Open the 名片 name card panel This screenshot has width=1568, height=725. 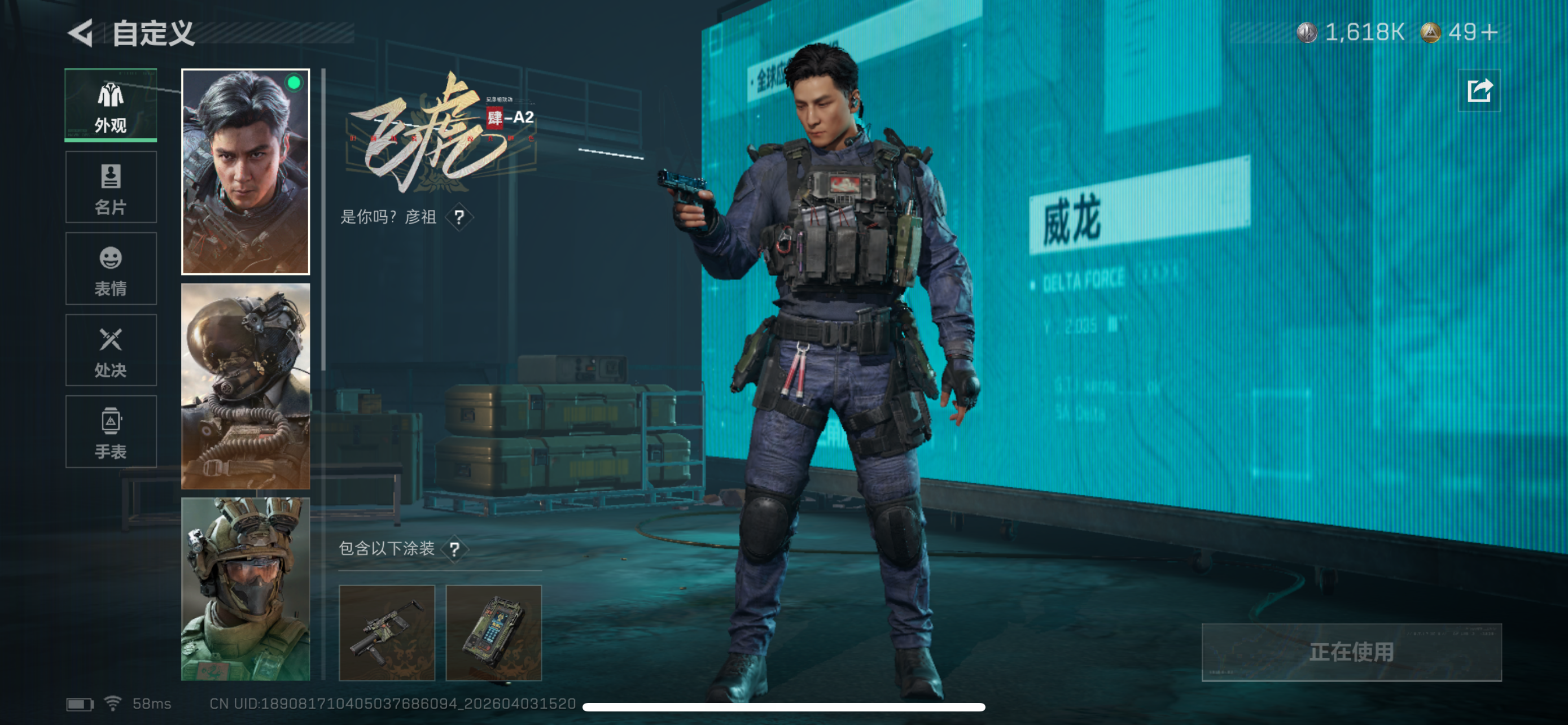[x=110, y=187]
